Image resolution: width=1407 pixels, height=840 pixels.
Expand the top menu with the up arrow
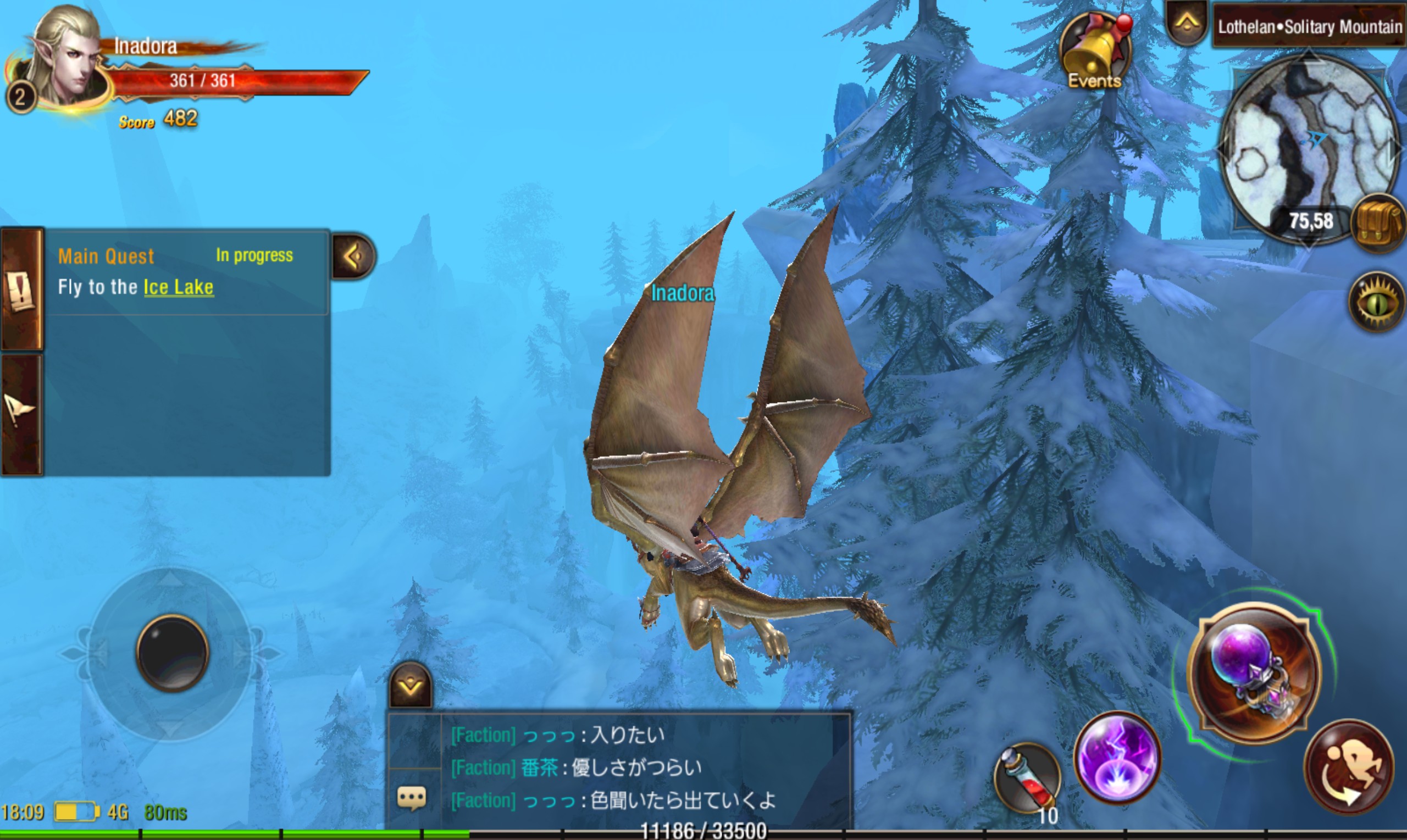click(1187, 23)
